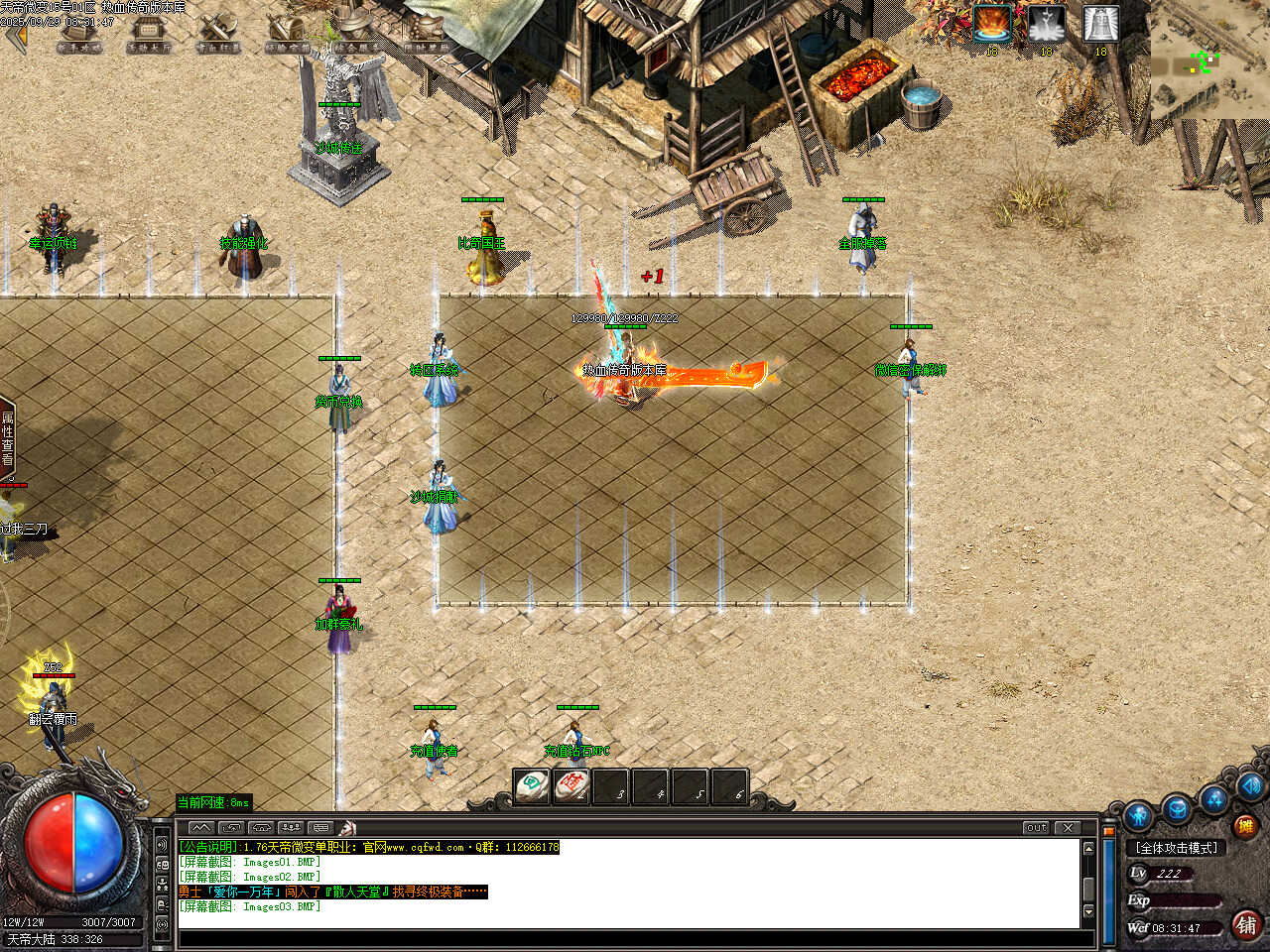Switch the 全体攻击模式 attack mode
The height and width of the screenshot is (952, 1270).
click(x=1177, y=848)
